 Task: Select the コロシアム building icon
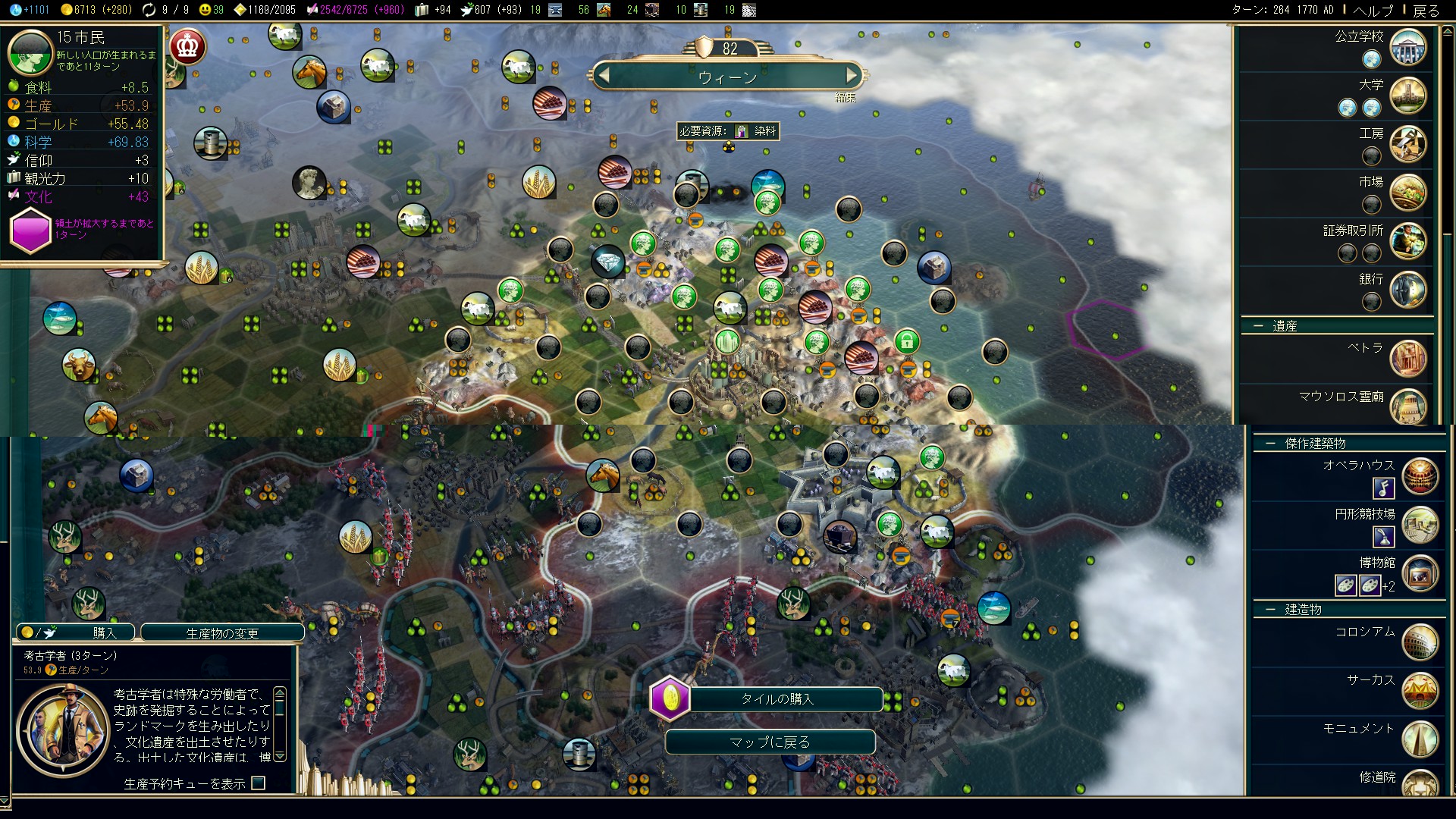click(1420, 642)
